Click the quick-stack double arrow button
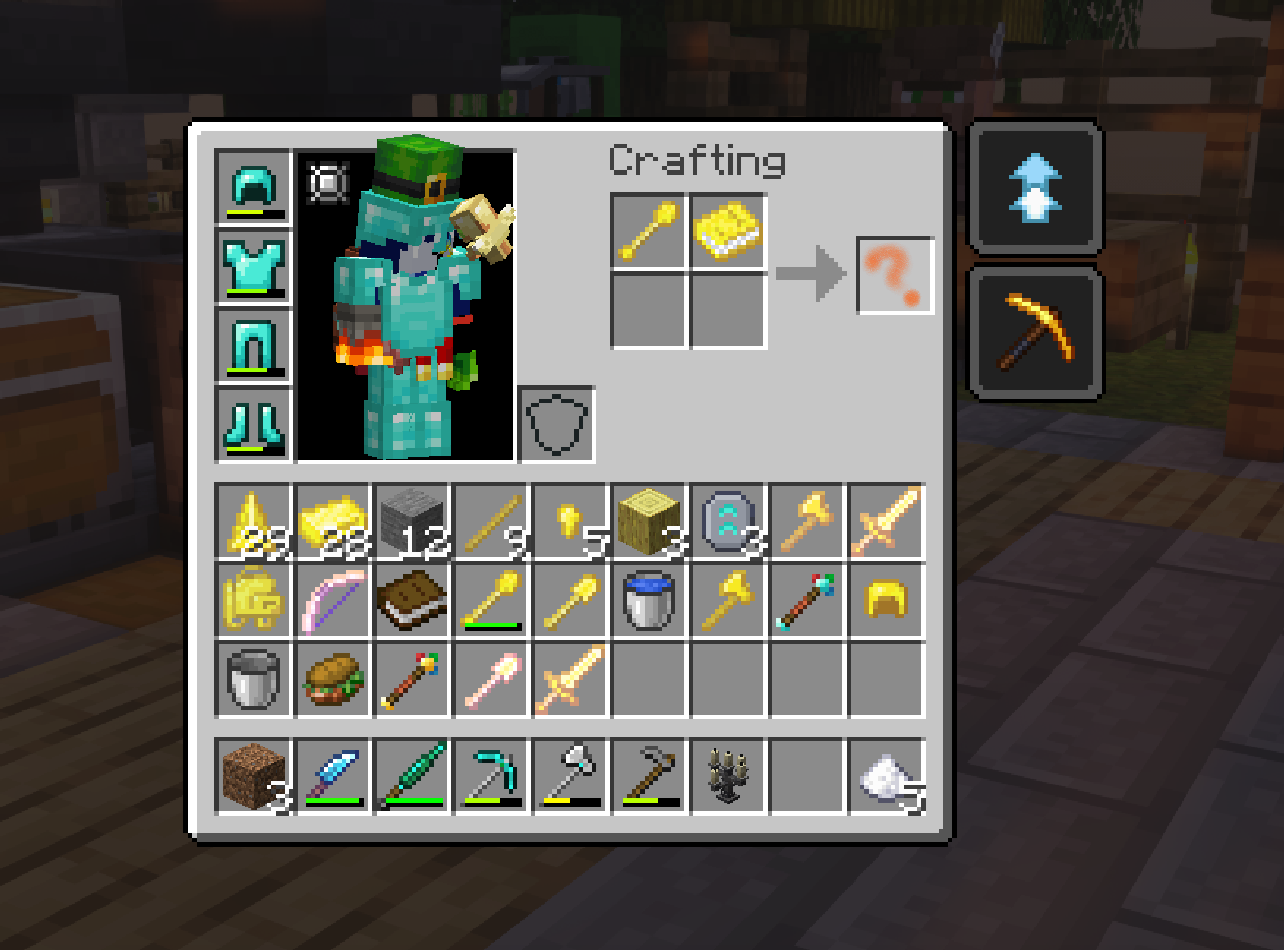Viewport: 1284px width, 950px height. pyautogui.click(x=1035, y=190)
